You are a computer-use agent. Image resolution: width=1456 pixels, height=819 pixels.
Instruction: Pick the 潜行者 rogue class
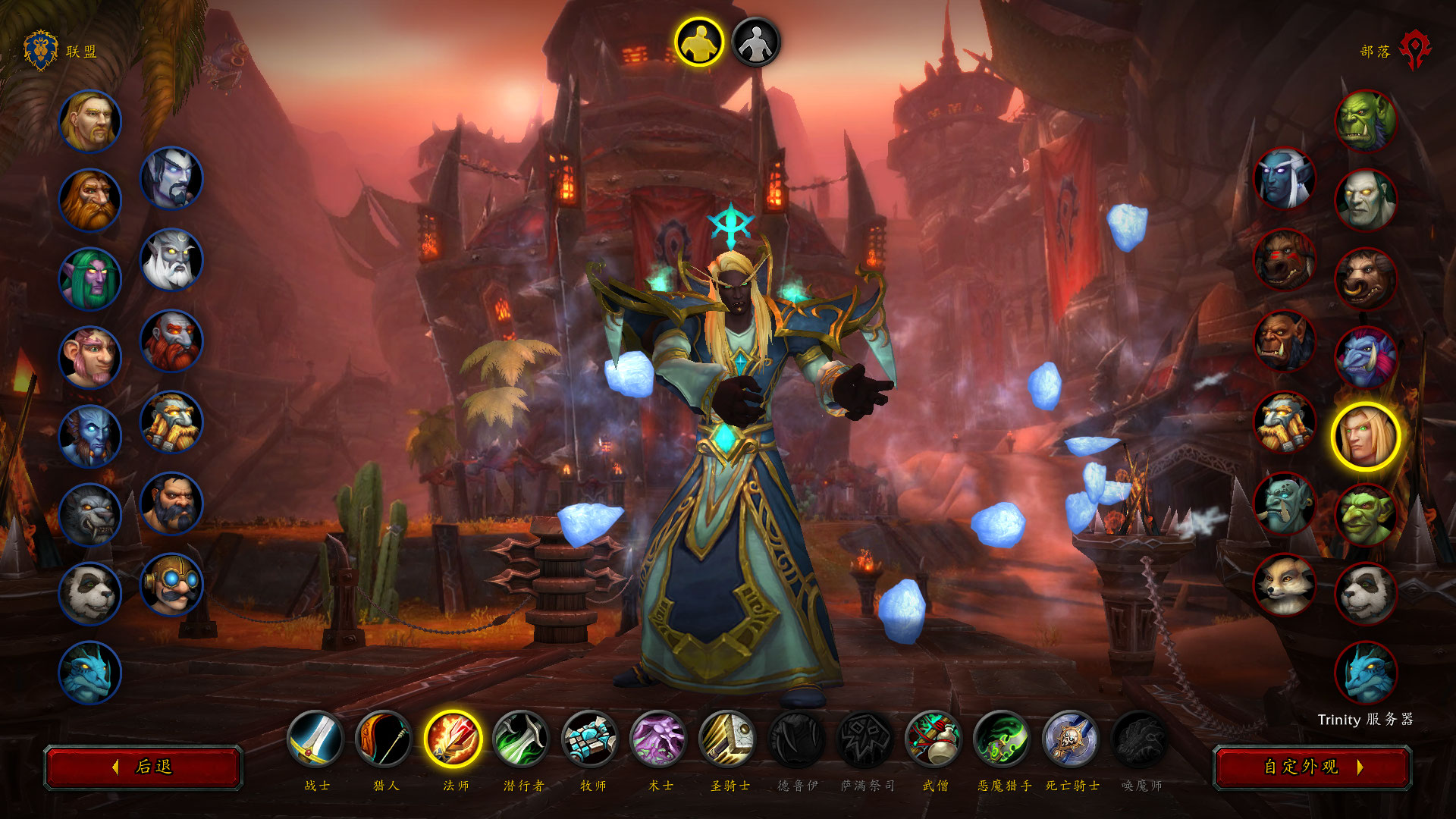(522, 739)
